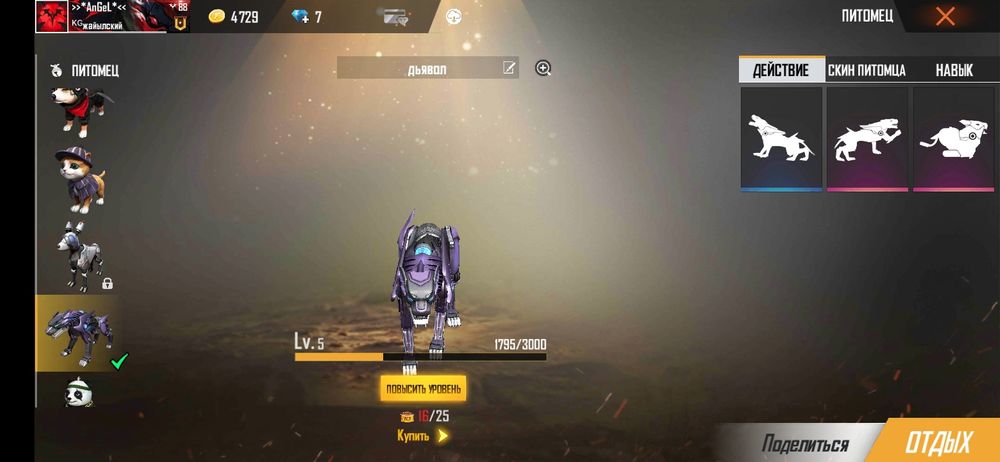Select the black dog with red scarf pet
The image size is (1000, 462).
(76, 109)
